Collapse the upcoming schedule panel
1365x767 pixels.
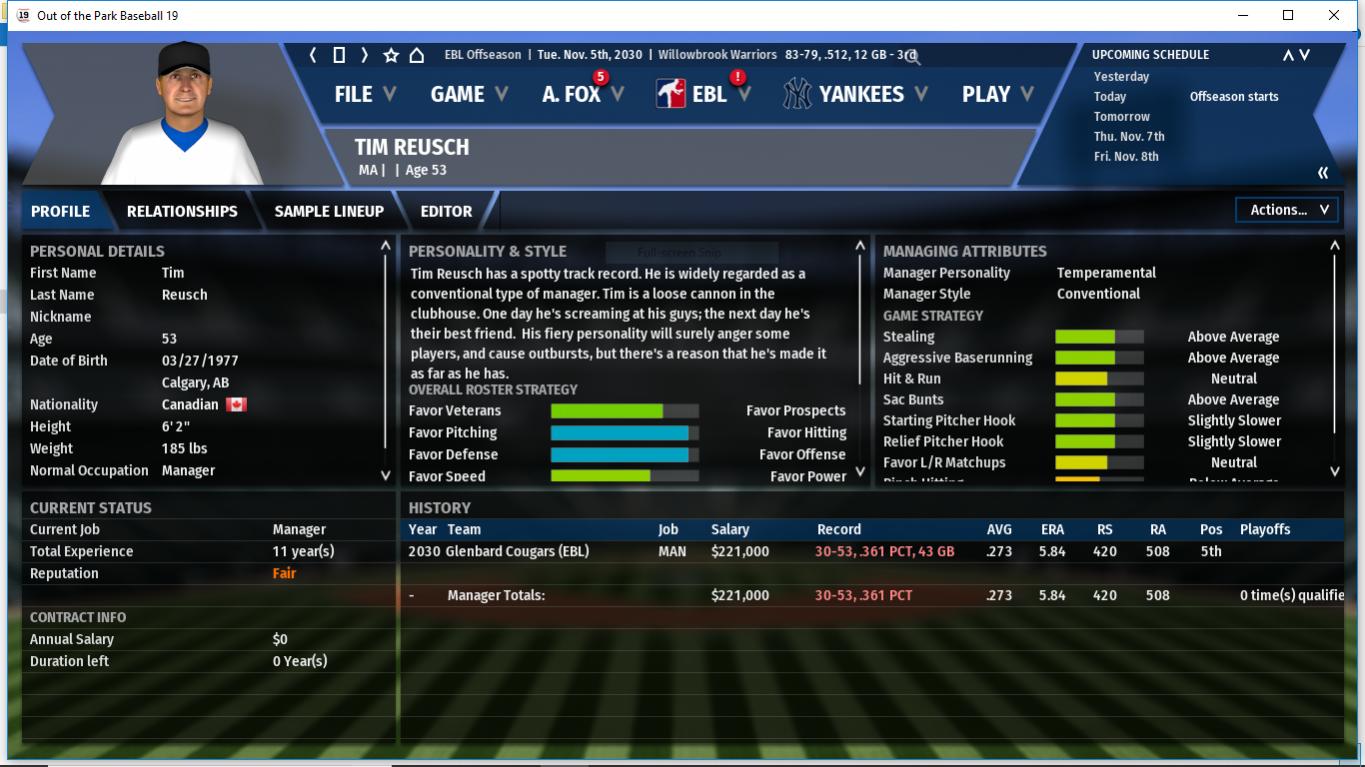[x=1323, y=173]
